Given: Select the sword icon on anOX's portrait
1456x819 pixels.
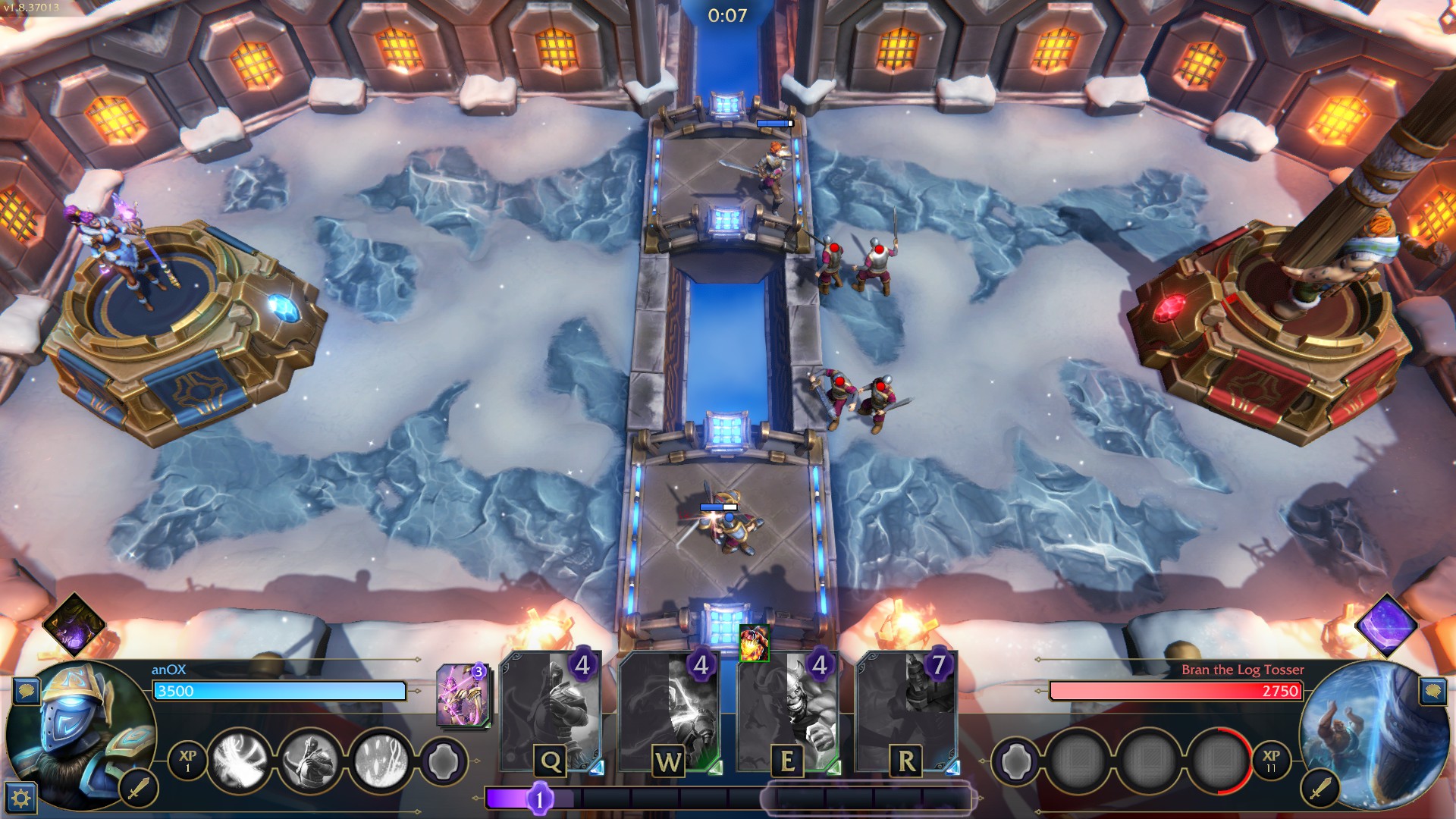Looking at the screenshot, I should 138,789.
